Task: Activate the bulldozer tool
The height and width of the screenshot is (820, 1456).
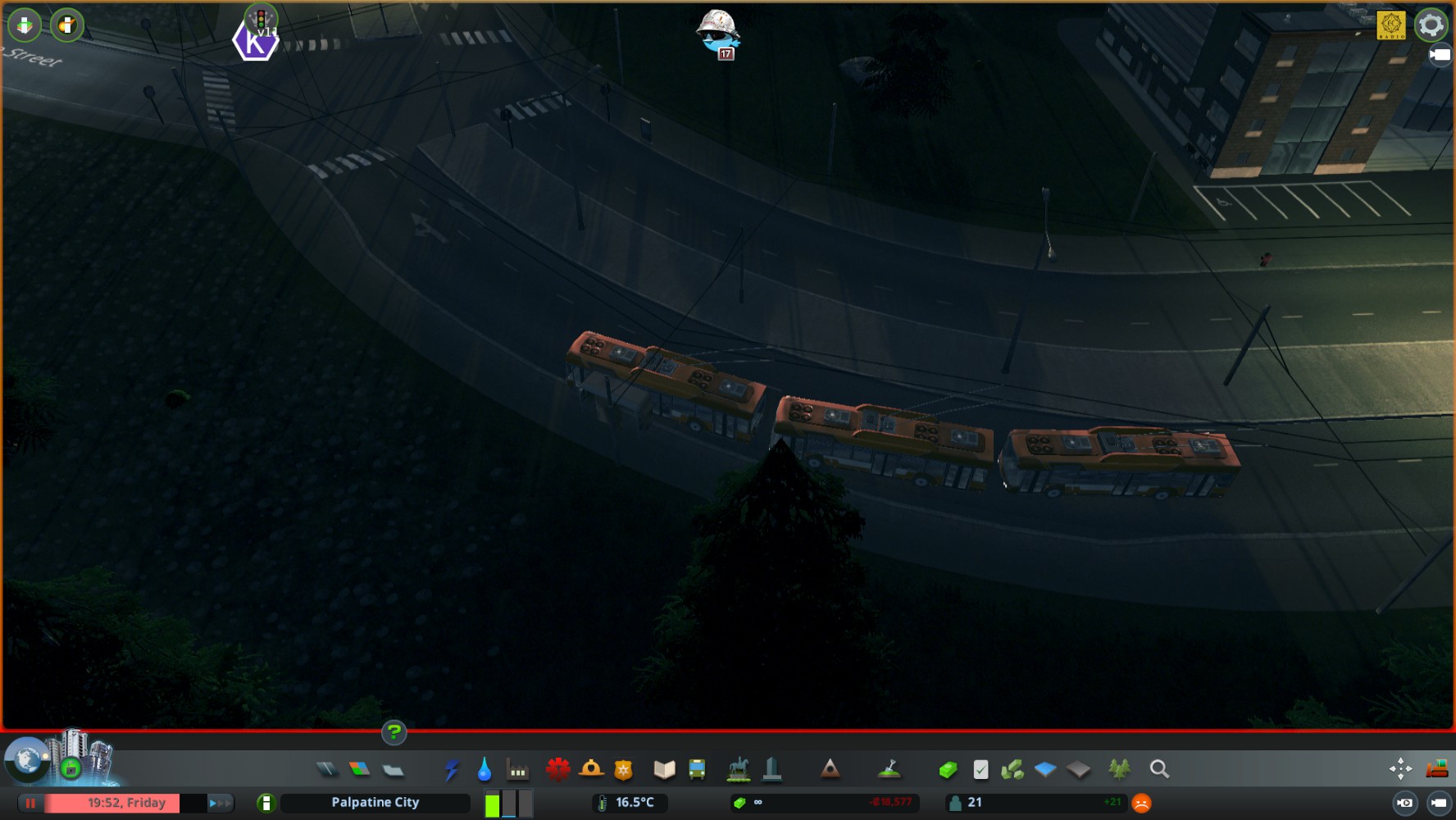Action: [1436, 769]
